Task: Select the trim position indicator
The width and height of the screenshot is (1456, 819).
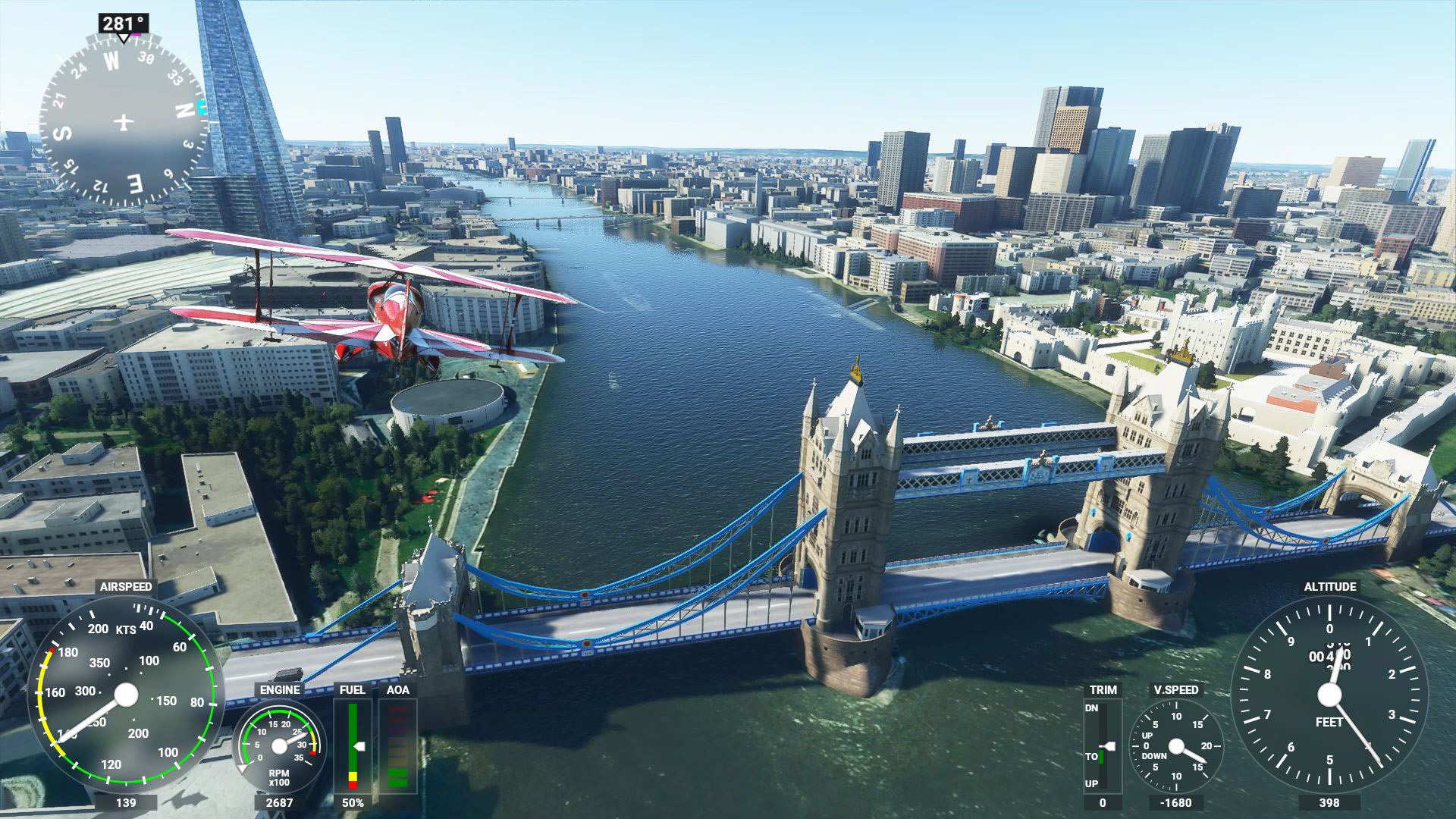Action: point(1103,746)
